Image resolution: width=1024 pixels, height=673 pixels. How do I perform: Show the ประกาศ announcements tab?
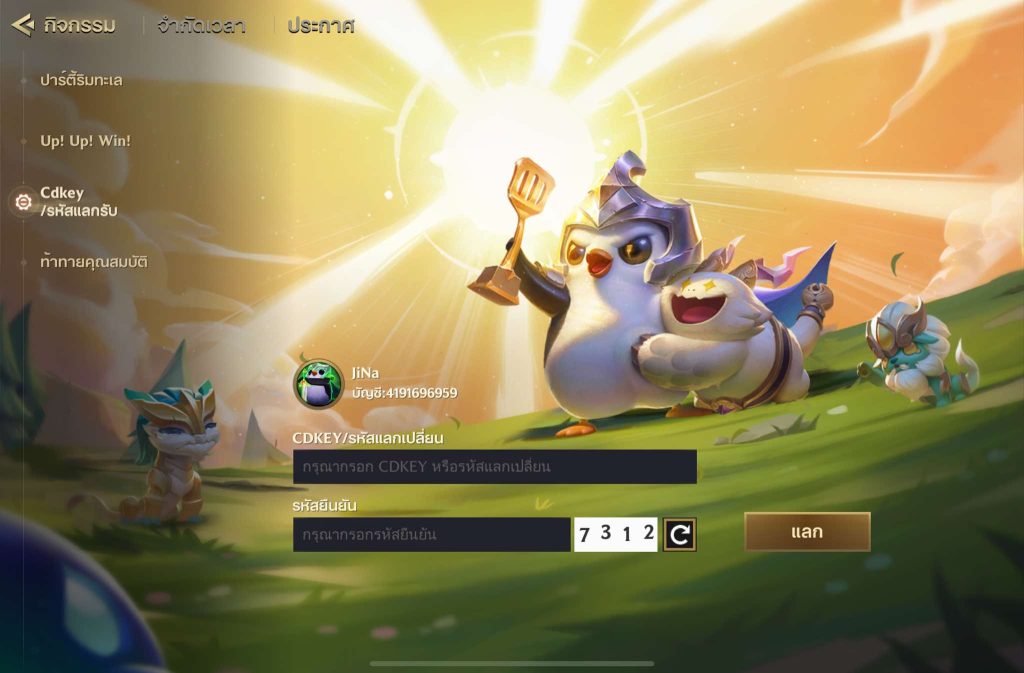pos(320,26)
